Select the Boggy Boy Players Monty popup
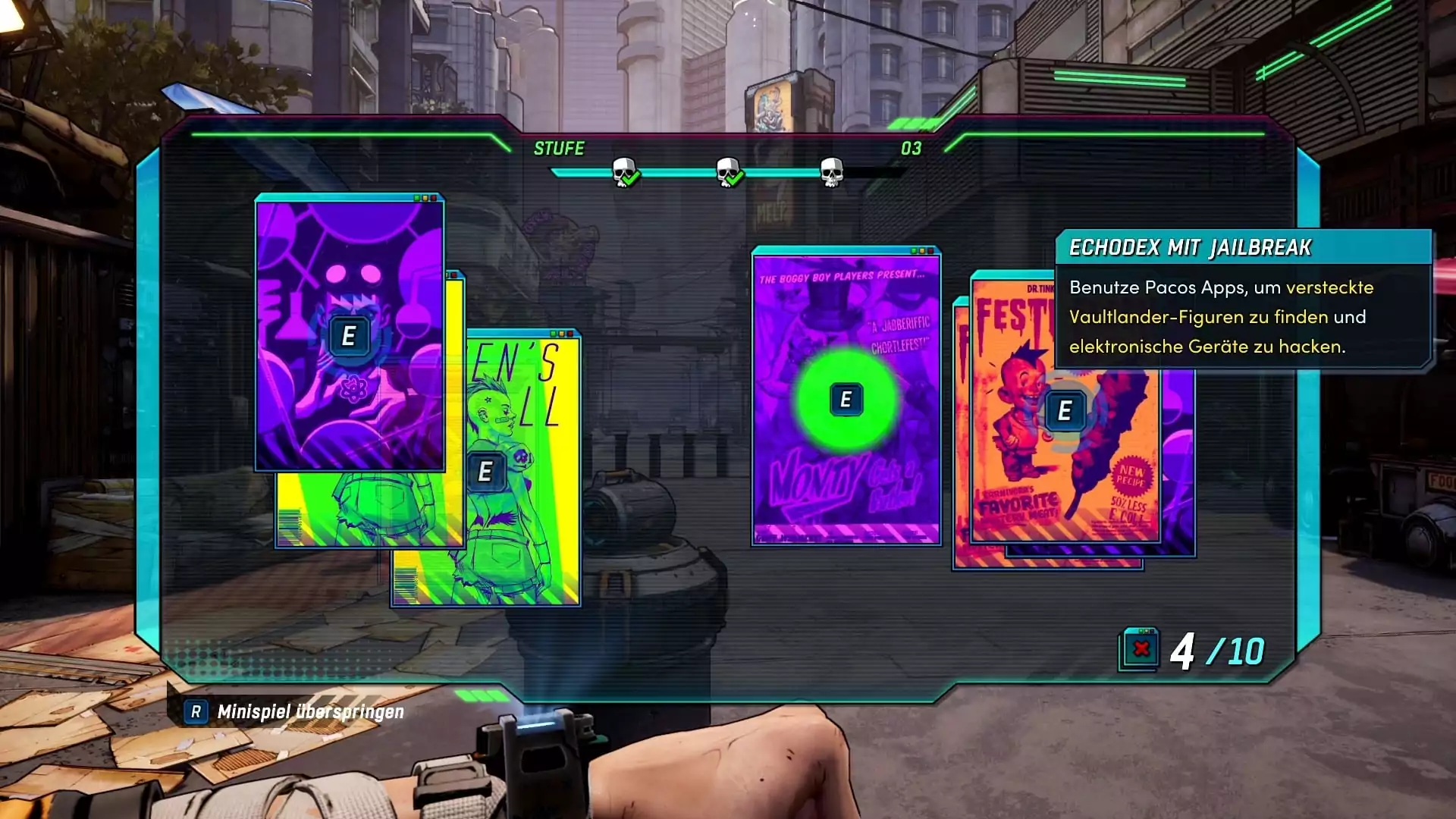The image size is (1456, 819). [846, 399]
